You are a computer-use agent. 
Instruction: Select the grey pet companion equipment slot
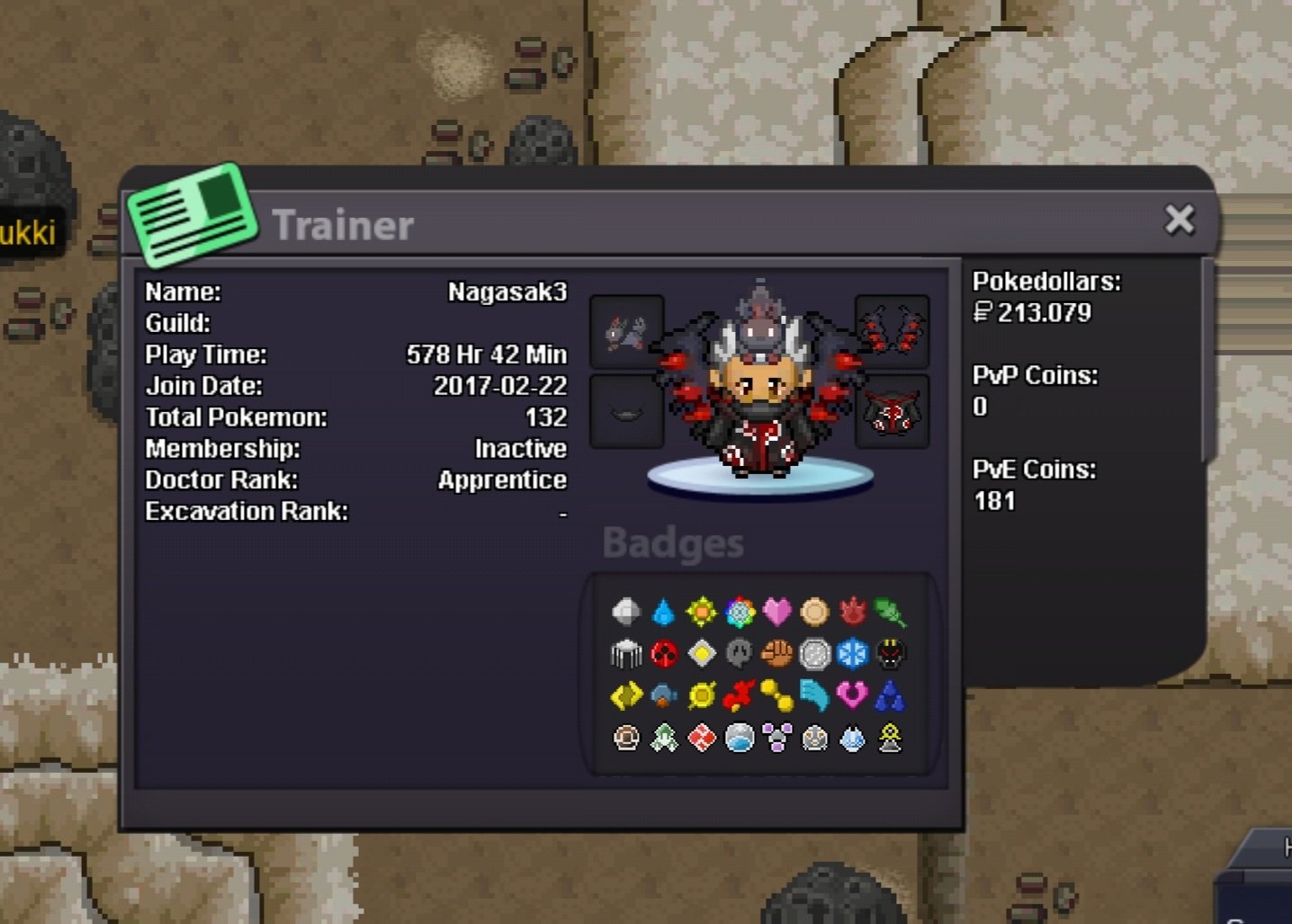coord(627,331)
